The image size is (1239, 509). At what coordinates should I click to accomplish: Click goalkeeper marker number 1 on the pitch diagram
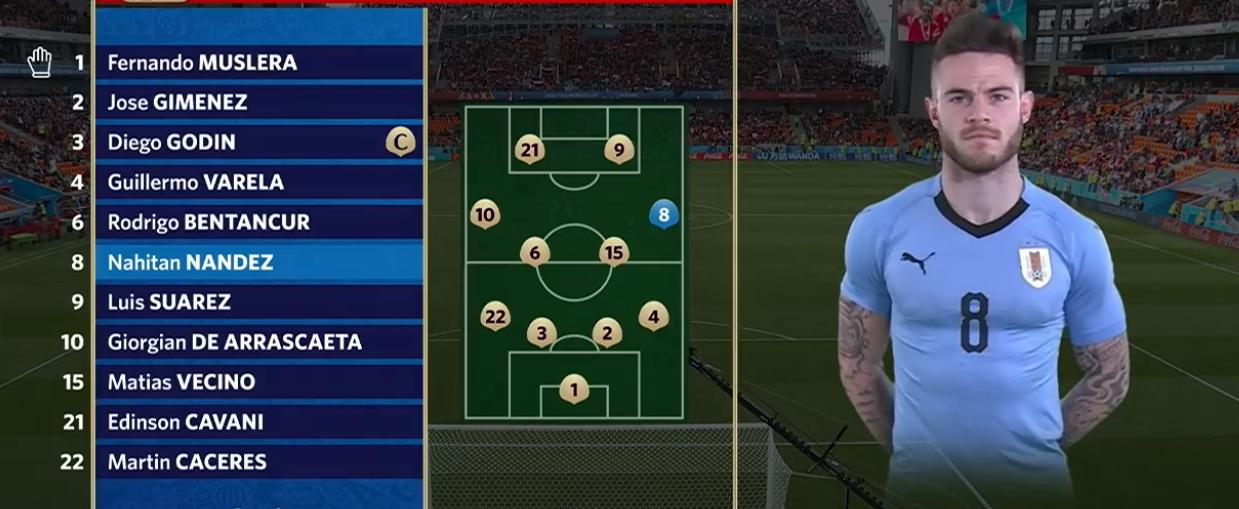574,389
